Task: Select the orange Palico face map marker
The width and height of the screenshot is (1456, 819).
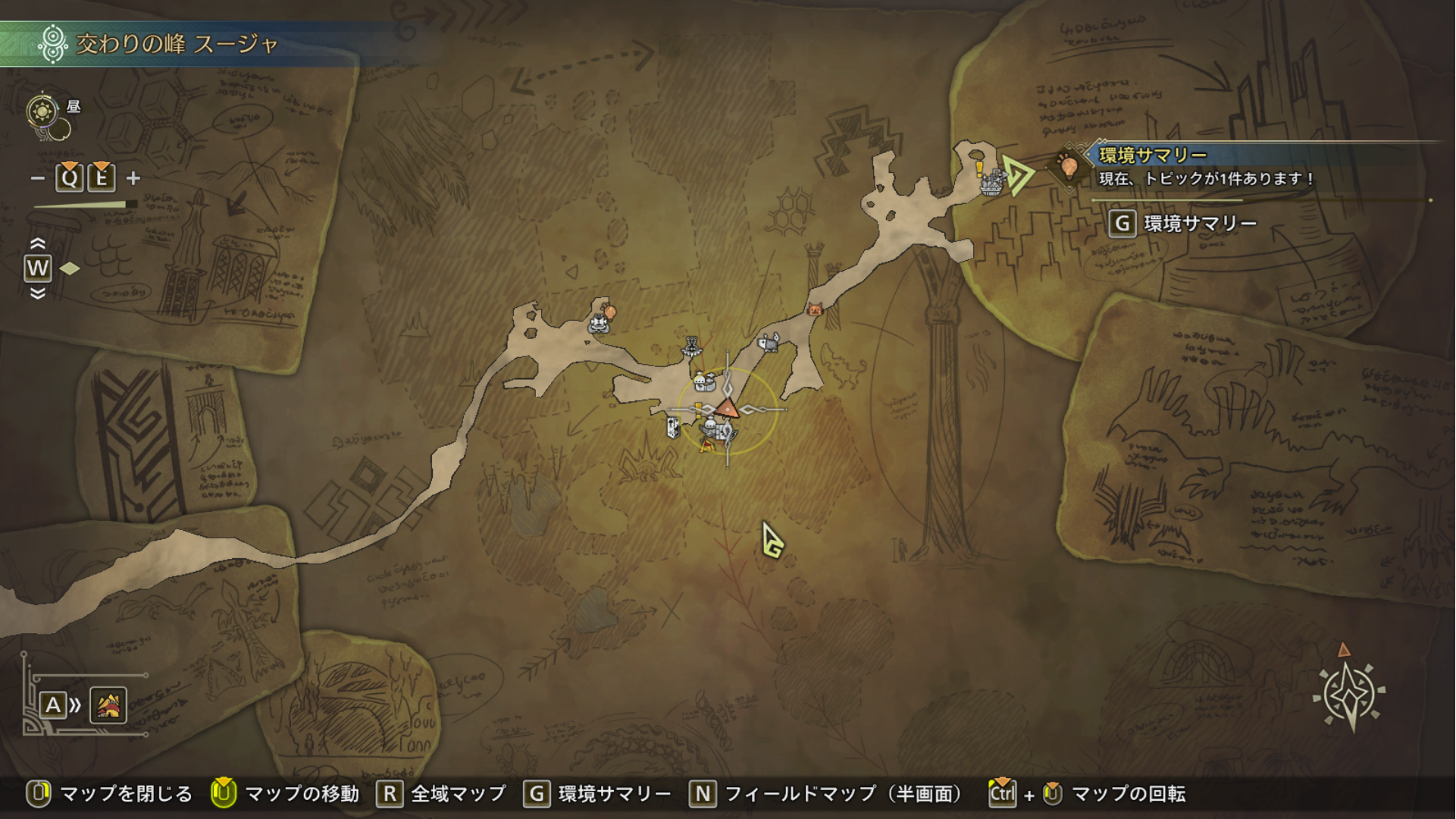Action: pyautogui.click(x=815, y=309)
